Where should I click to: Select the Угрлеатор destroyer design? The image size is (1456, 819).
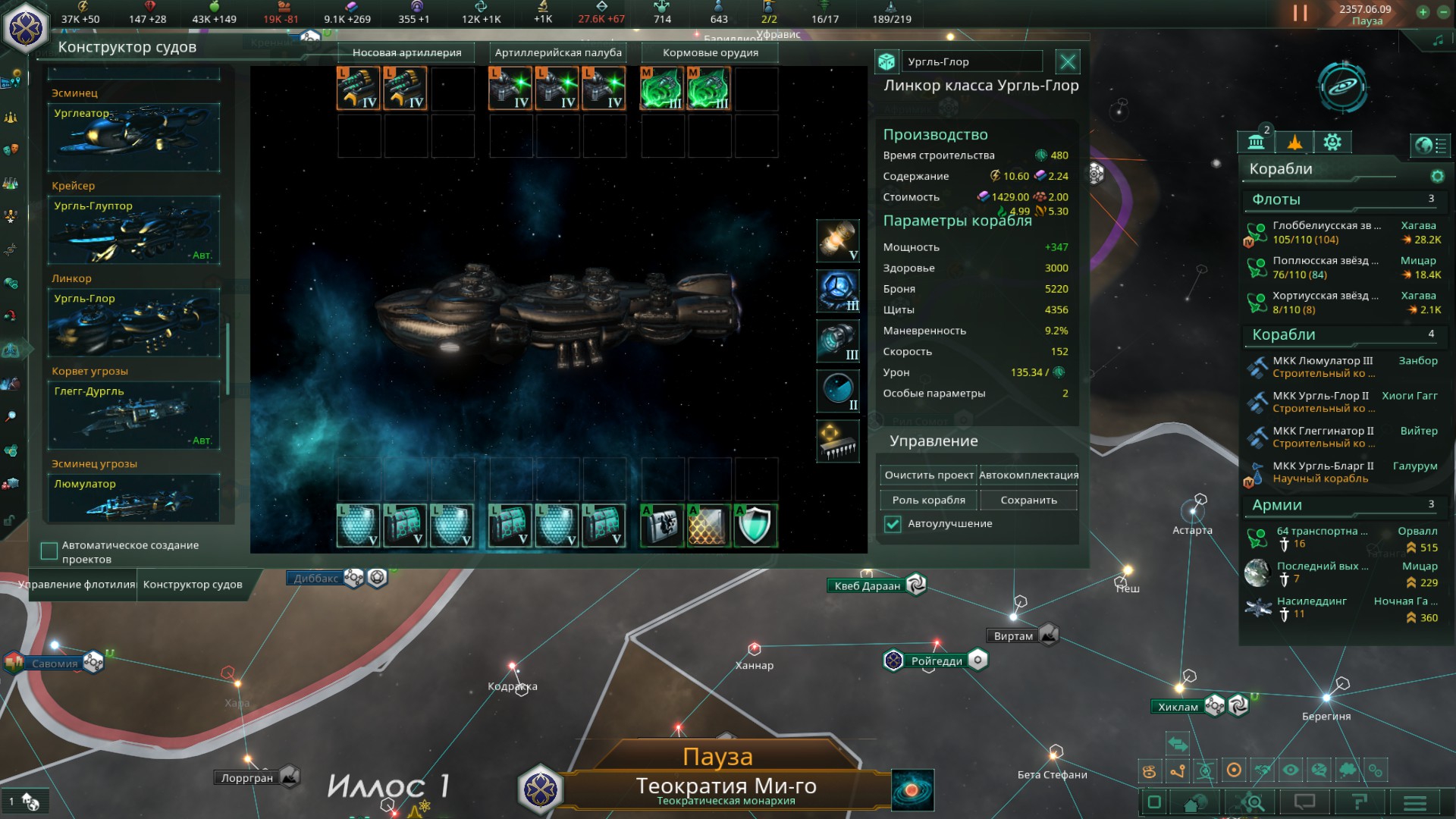click(134, 137)
